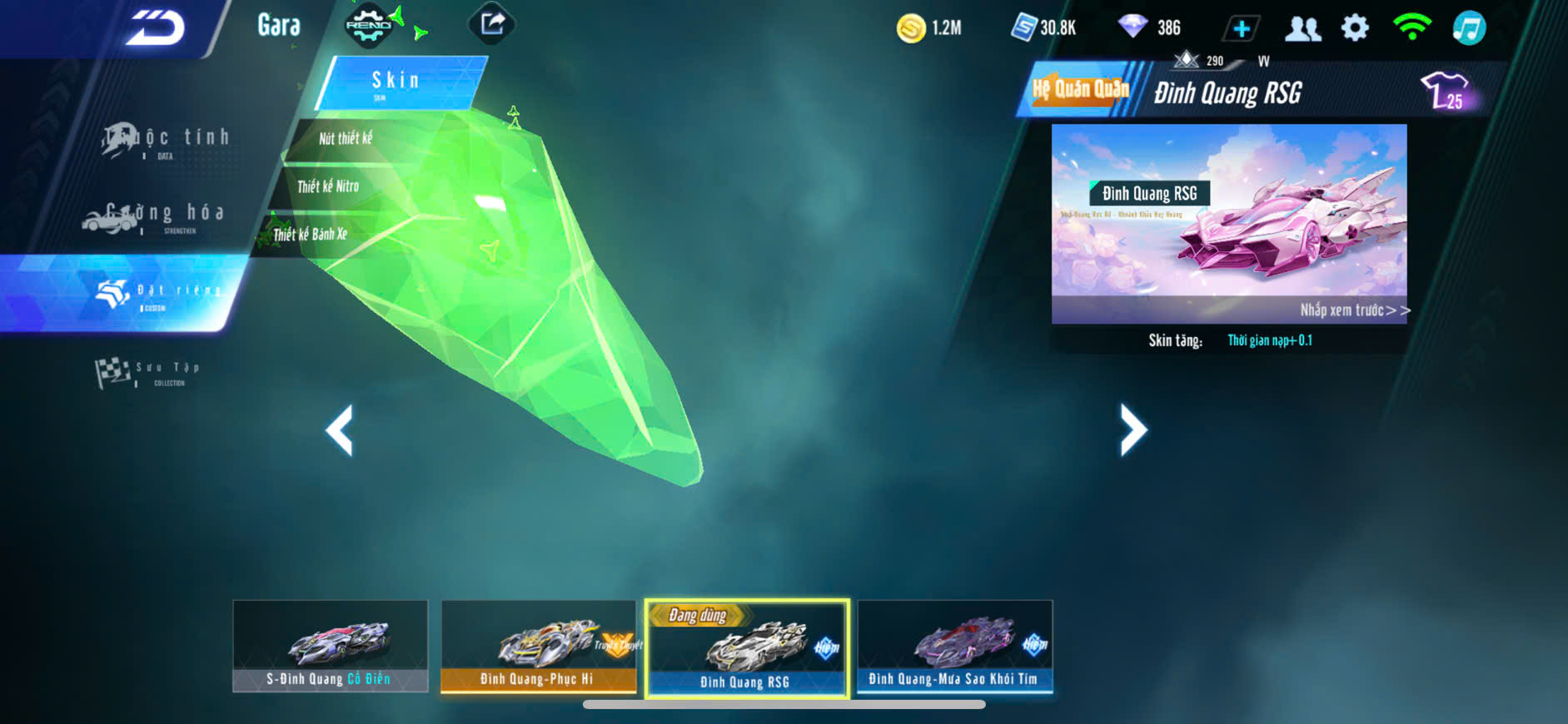The image size is (1568, 724).
Task: Switch to the Skin tab
Action: 396,82
